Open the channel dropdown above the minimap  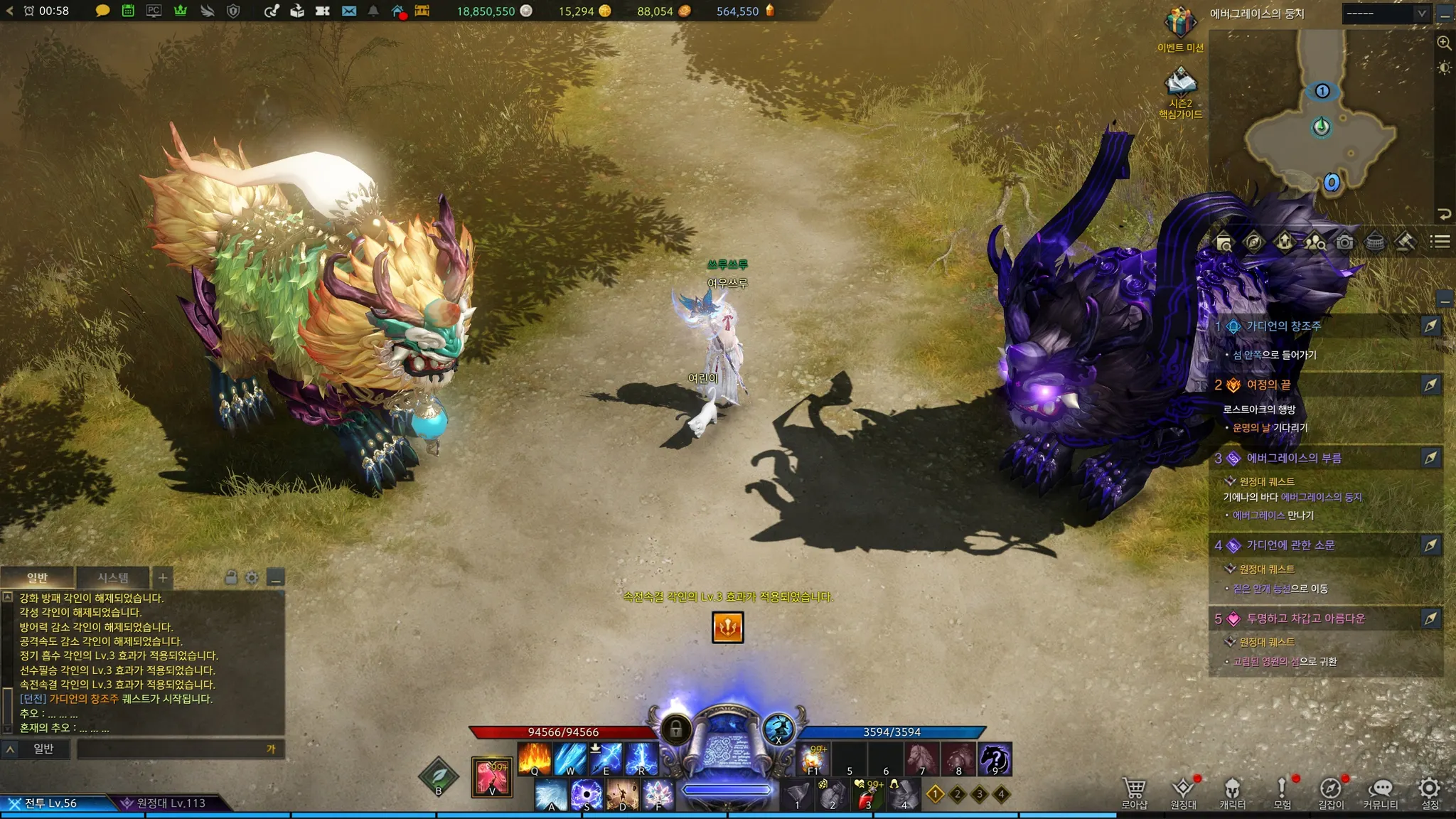(1385, 14)
